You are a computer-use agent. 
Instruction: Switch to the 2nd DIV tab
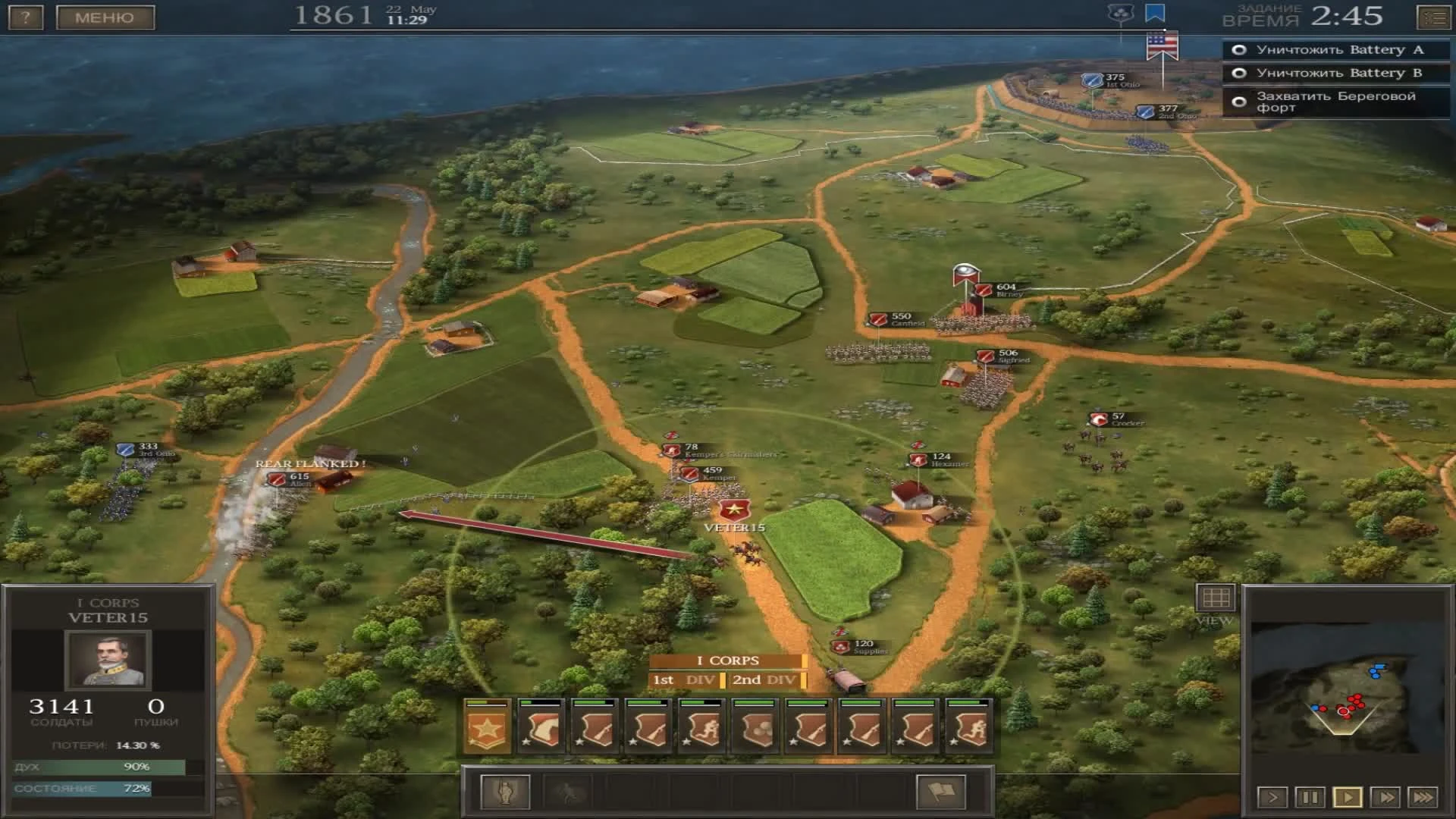[x=764, y=680]
